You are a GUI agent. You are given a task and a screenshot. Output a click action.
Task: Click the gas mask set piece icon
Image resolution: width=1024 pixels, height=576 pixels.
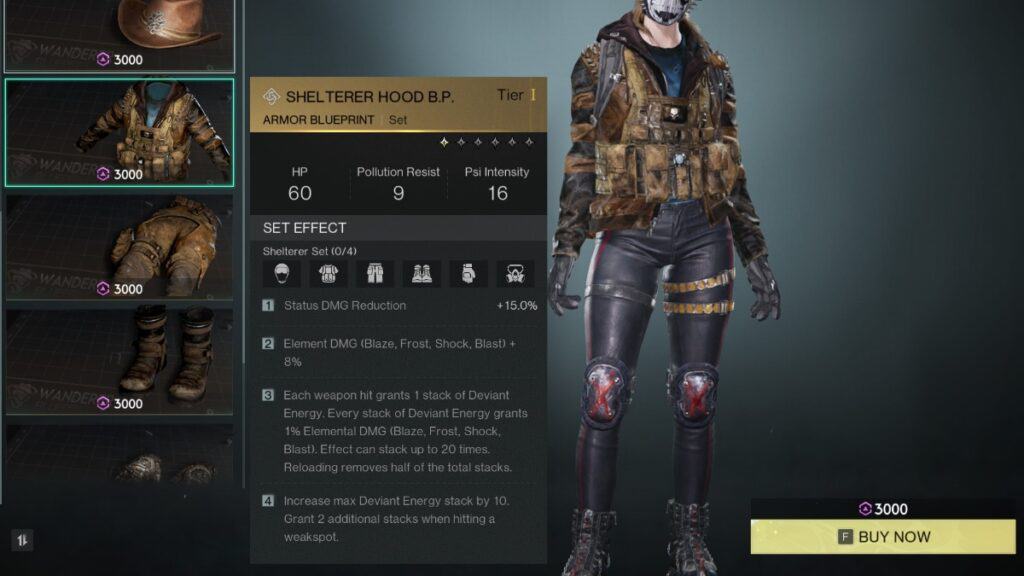click(x=515, y=274)
